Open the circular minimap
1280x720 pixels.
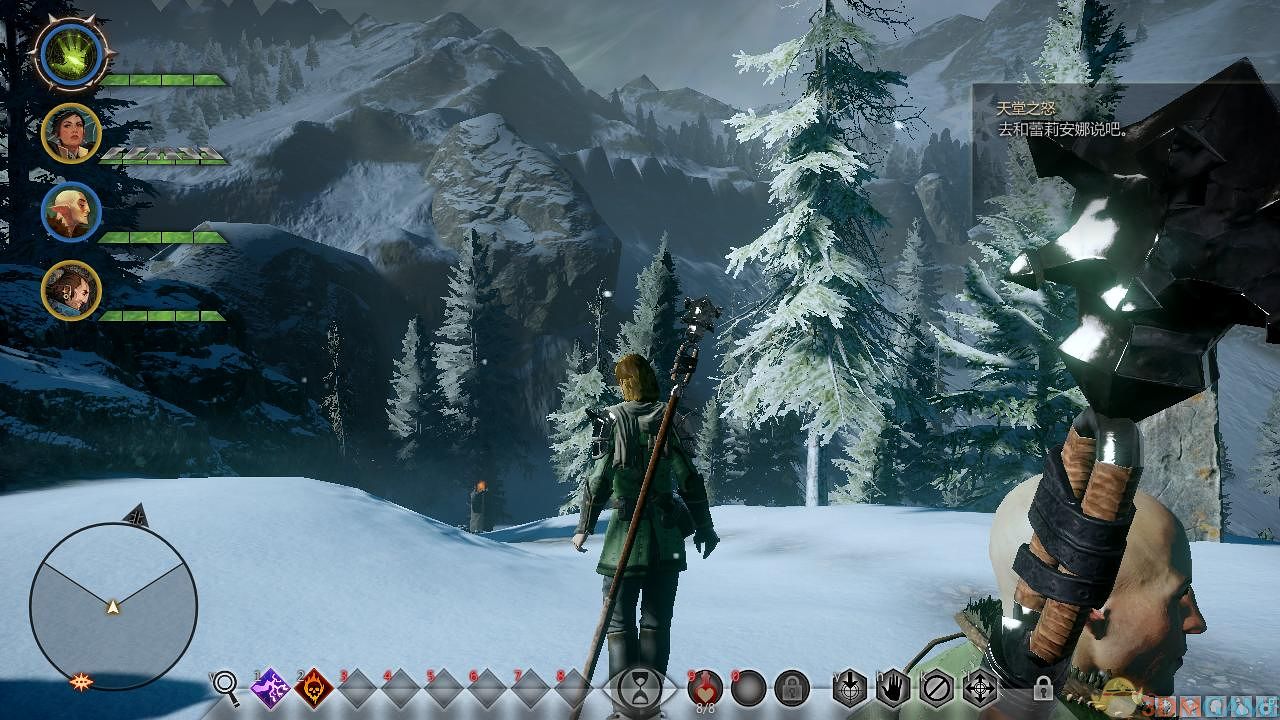point(113,606)
